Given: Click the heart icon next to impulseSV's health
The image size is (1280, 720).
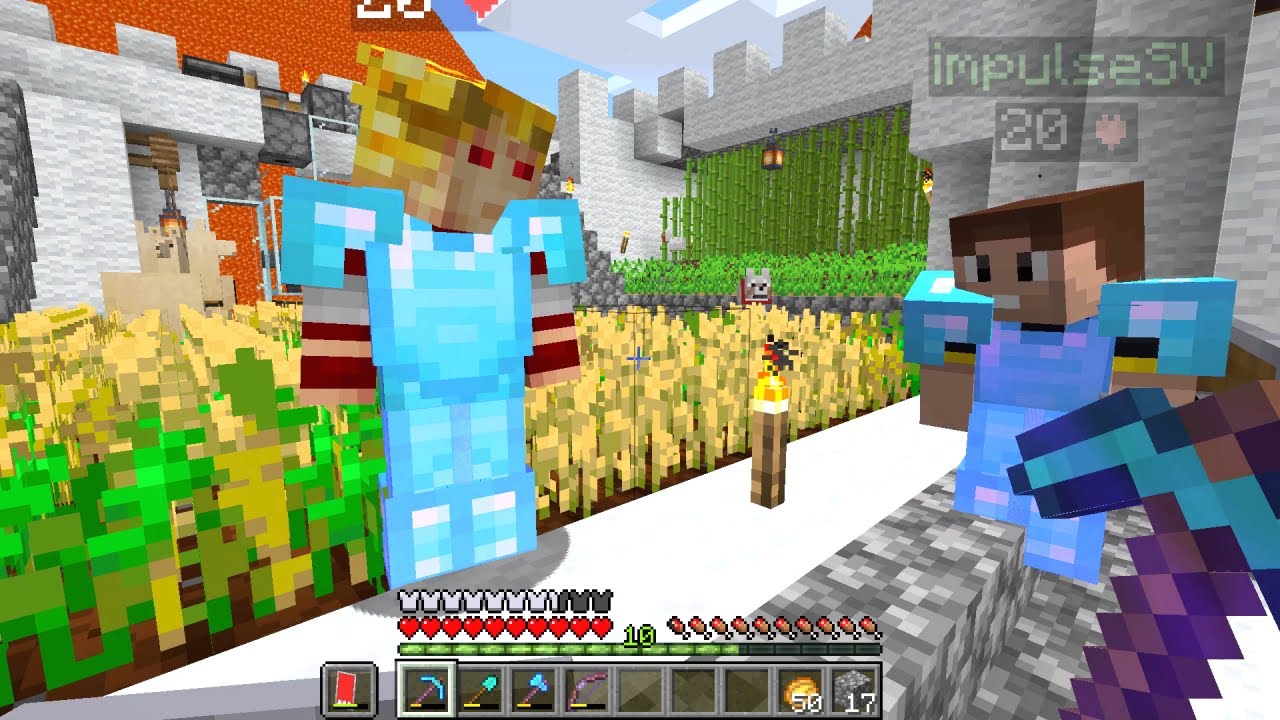Looking at the screenshot, I should point(1110,131).
